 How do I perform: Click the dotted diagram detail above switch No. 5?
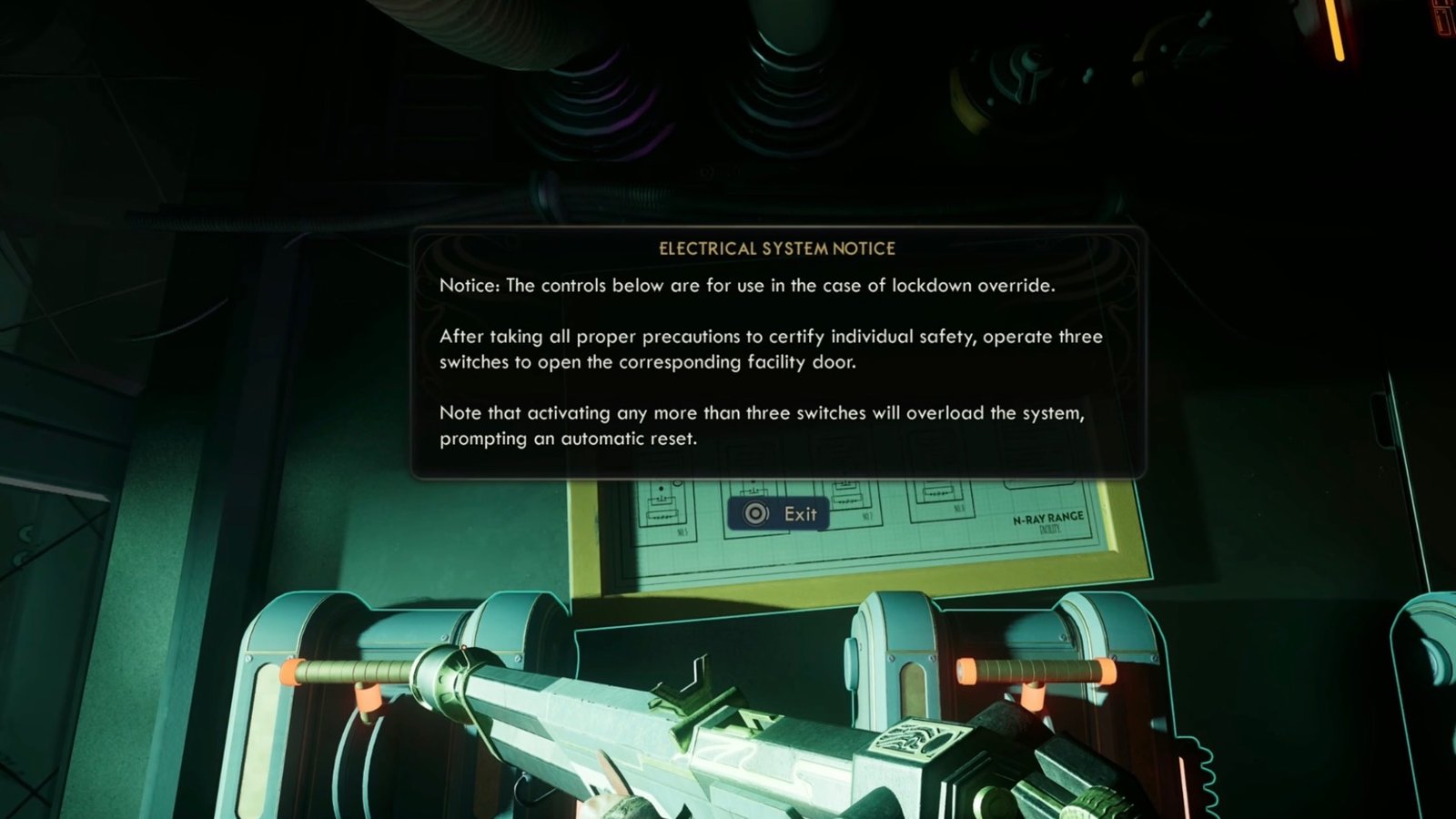coord(662,490)
